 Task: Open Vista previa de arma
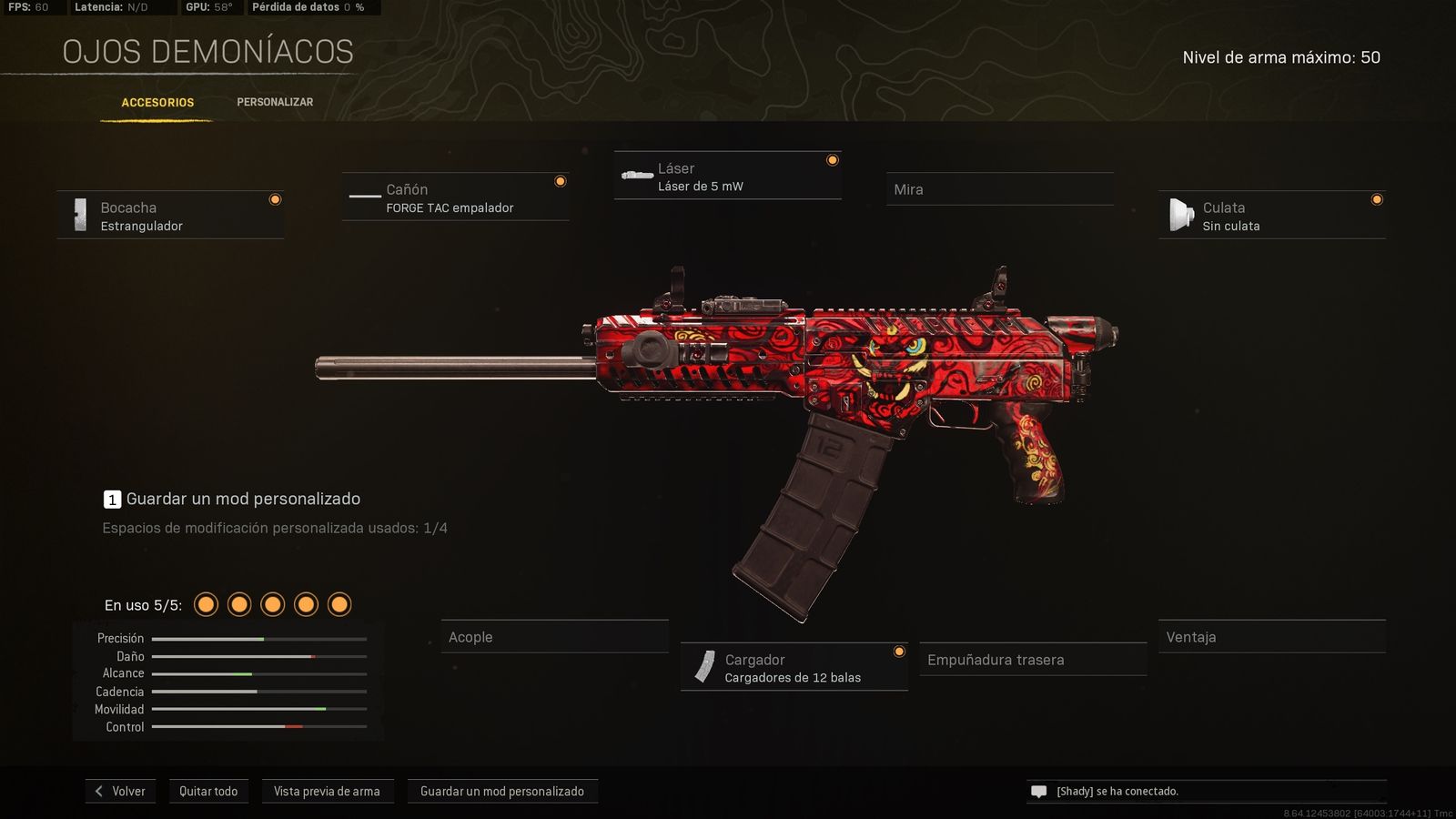328,791
